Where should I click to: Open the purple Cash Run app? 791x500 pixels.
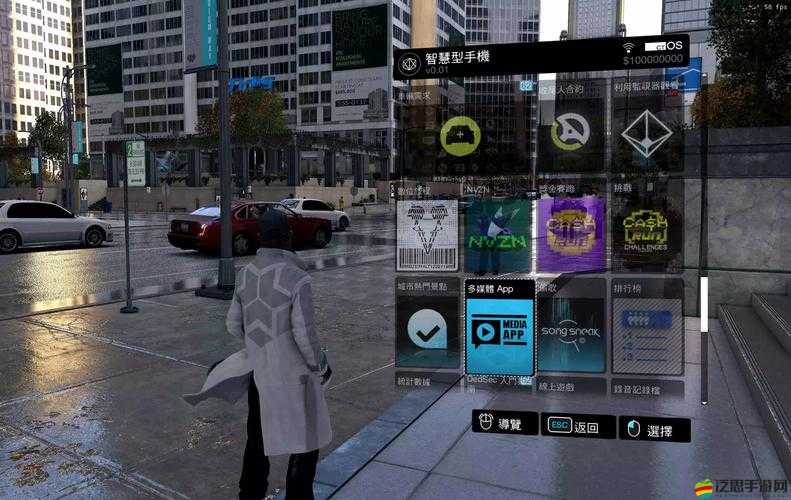tap(571, 234)
